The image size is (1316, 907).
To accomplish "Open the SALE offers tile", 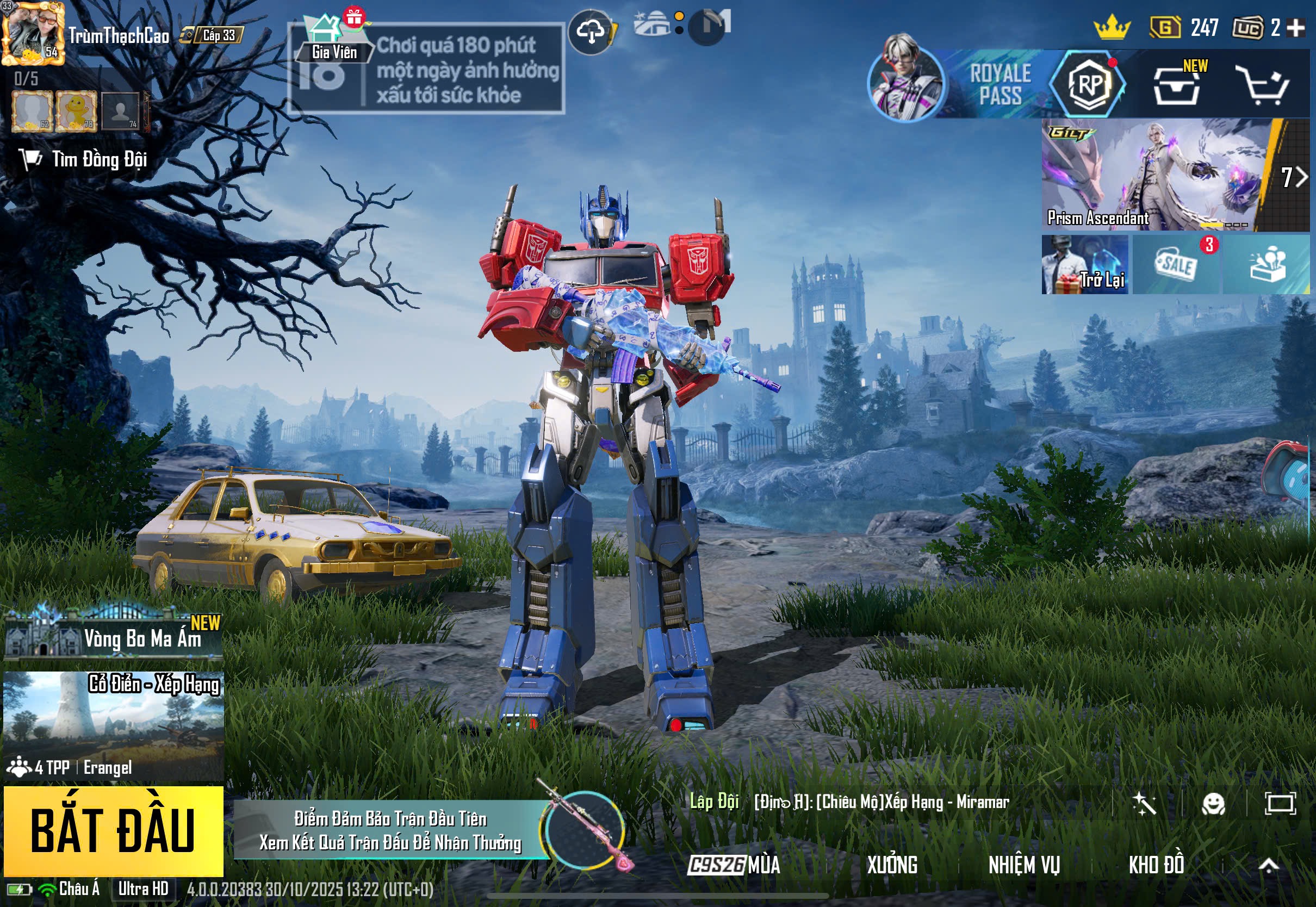I will point(1176,265).
